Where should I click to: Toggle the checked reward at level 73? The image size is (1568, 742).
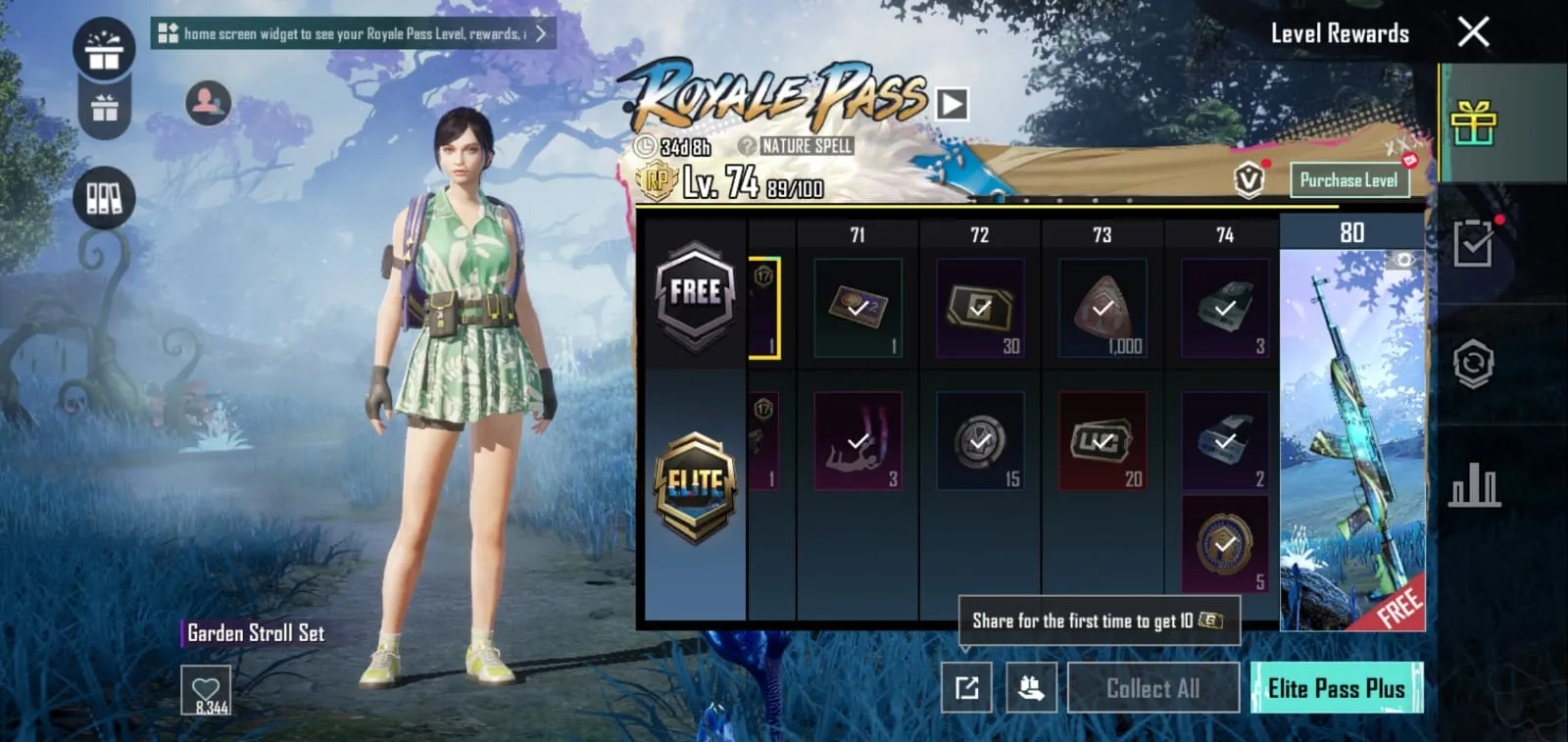click(1101, 307)
